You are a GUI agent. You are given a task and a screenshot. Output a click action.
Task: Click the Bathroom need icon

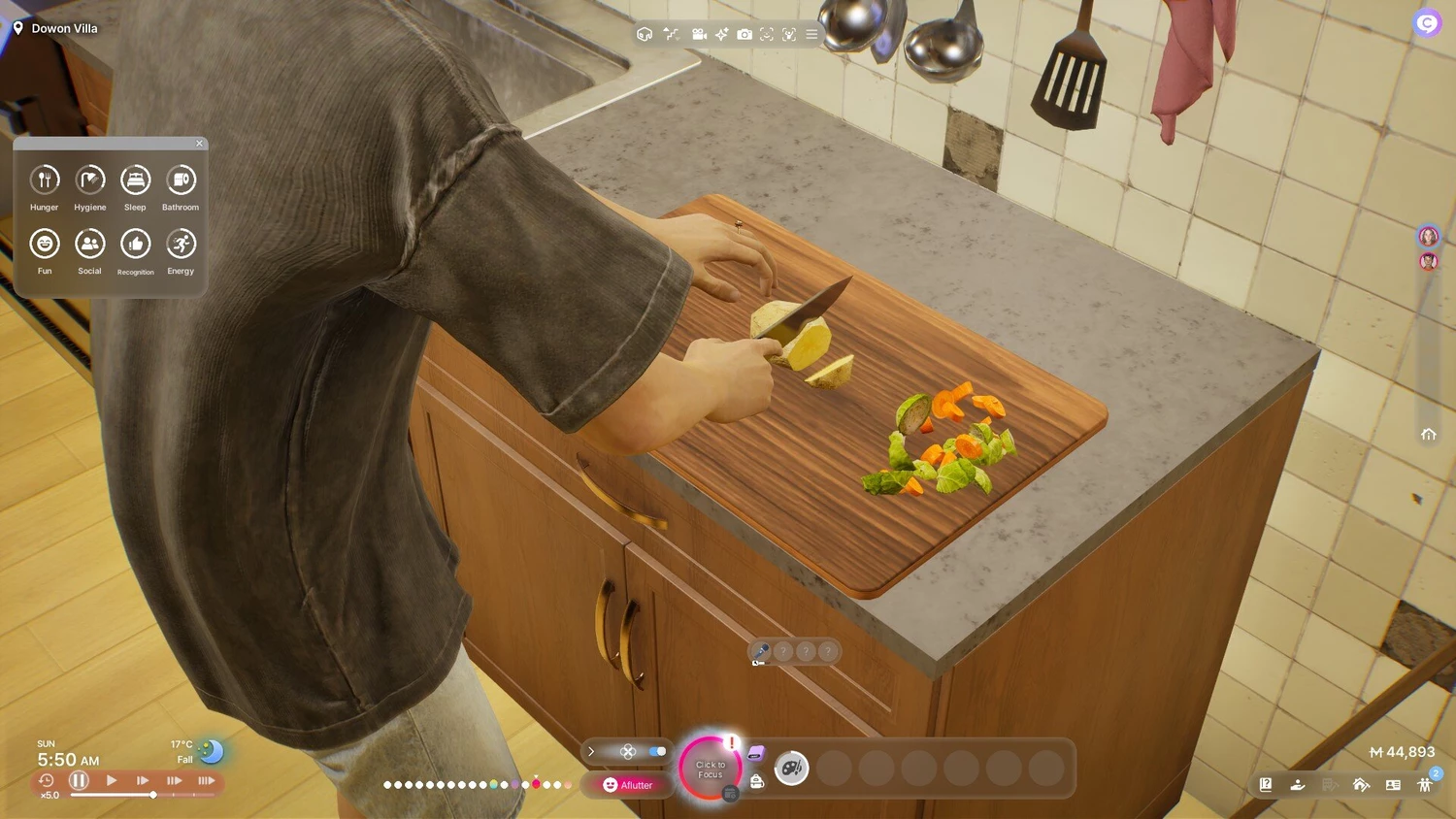click(x=181, y=180)
